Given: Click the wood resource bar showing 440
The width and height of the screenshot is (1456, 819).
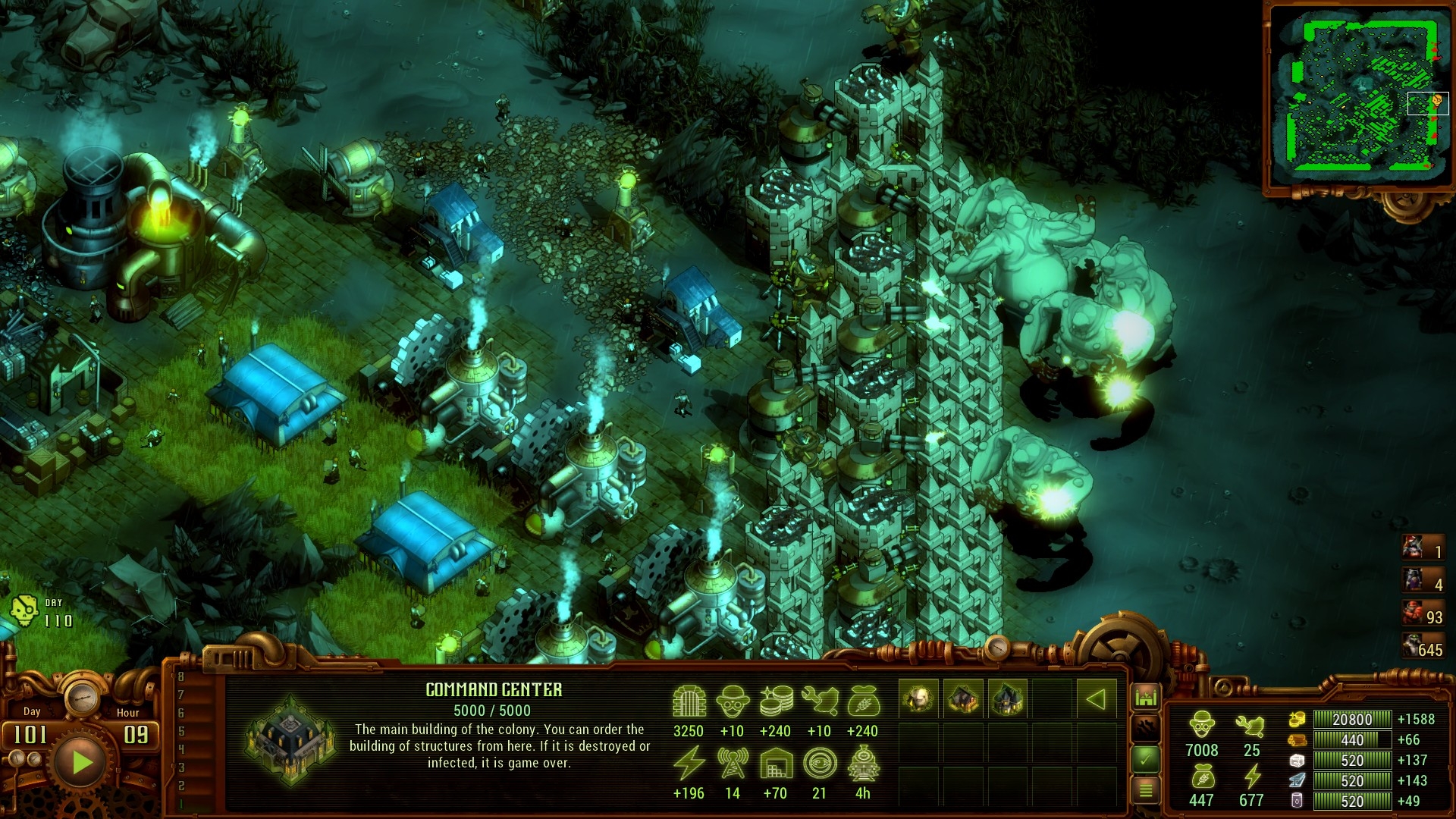Looking at the screenshot, I should [1351, 740].
